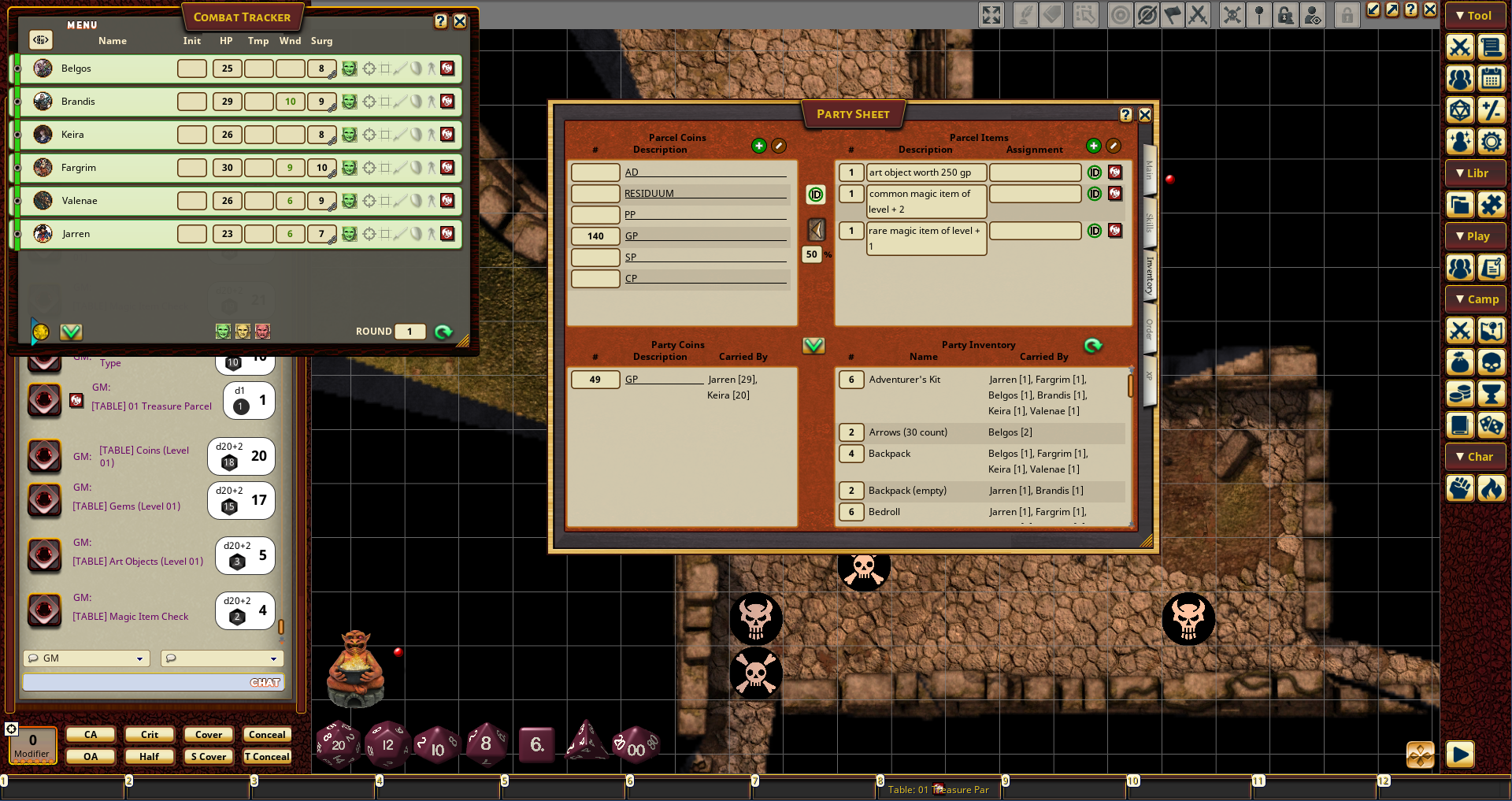Add a new parcel coin entry
Screen dimensions: 1512x801
point(758,146)
